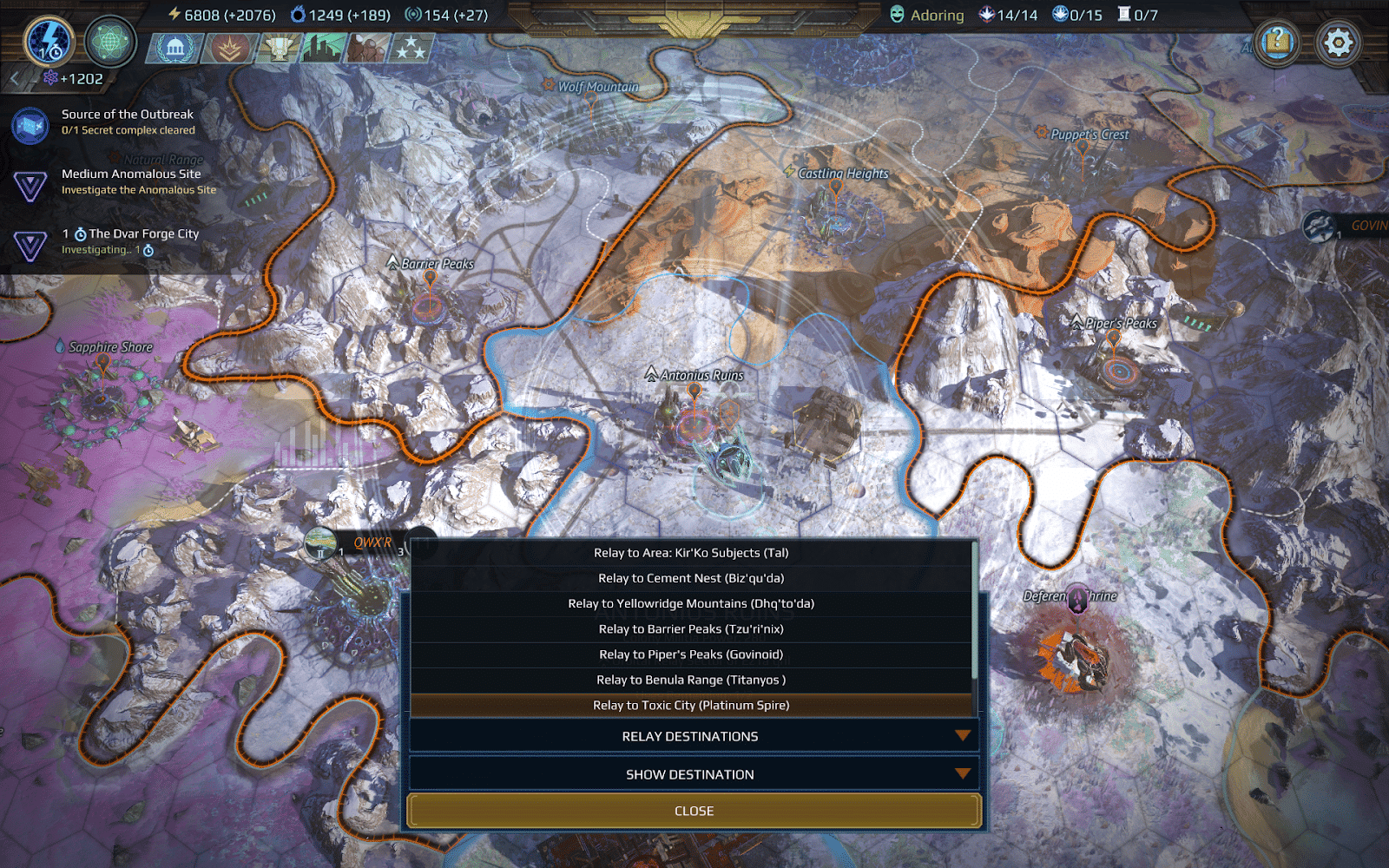The image size is (1389, 868).
Task: Choose Relay to Barrier Peaks (Tzu'ri'nix)
Action: click(691, 629)
